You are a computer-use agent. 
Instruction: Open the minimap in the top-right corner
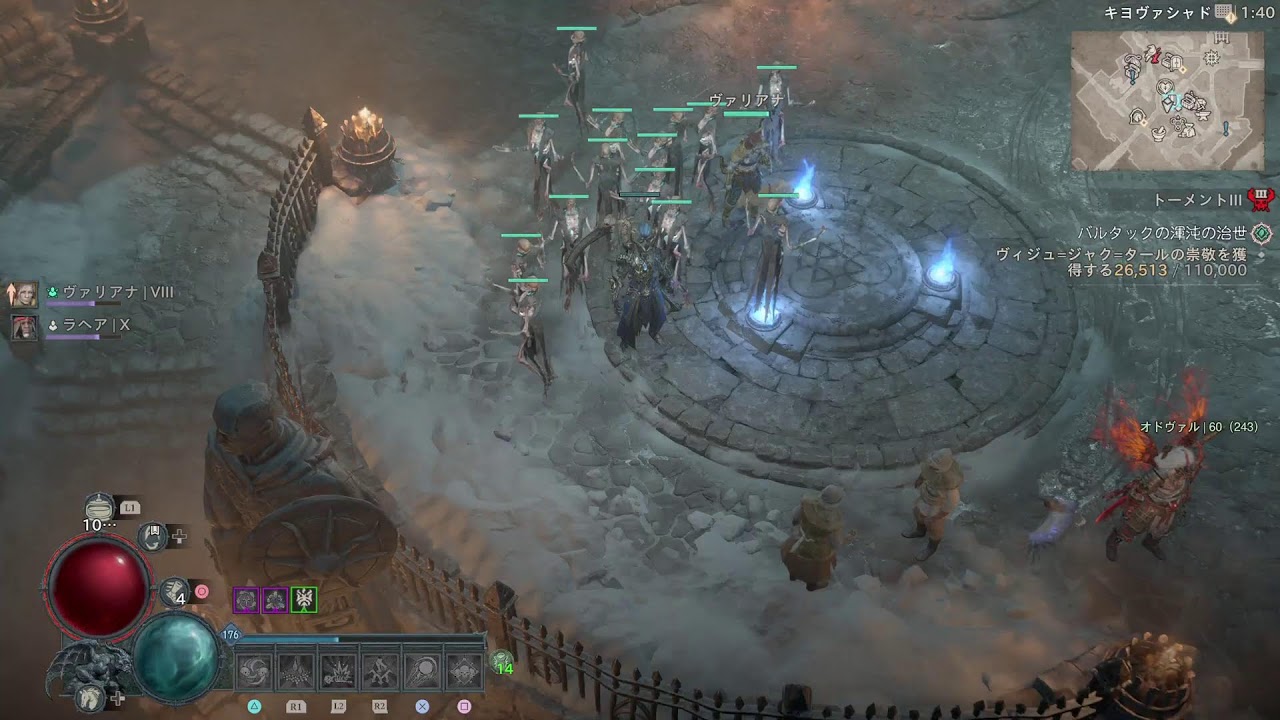point(1167,100)
